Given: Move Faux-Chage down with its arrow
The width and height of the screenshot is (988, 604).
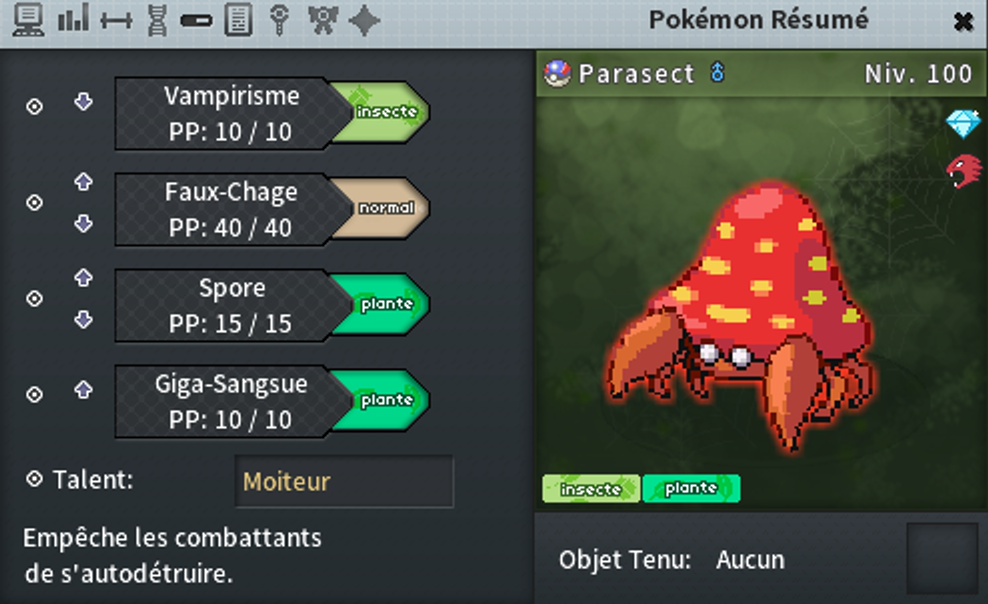Looking at the screenshot, I should pos(83,224).
